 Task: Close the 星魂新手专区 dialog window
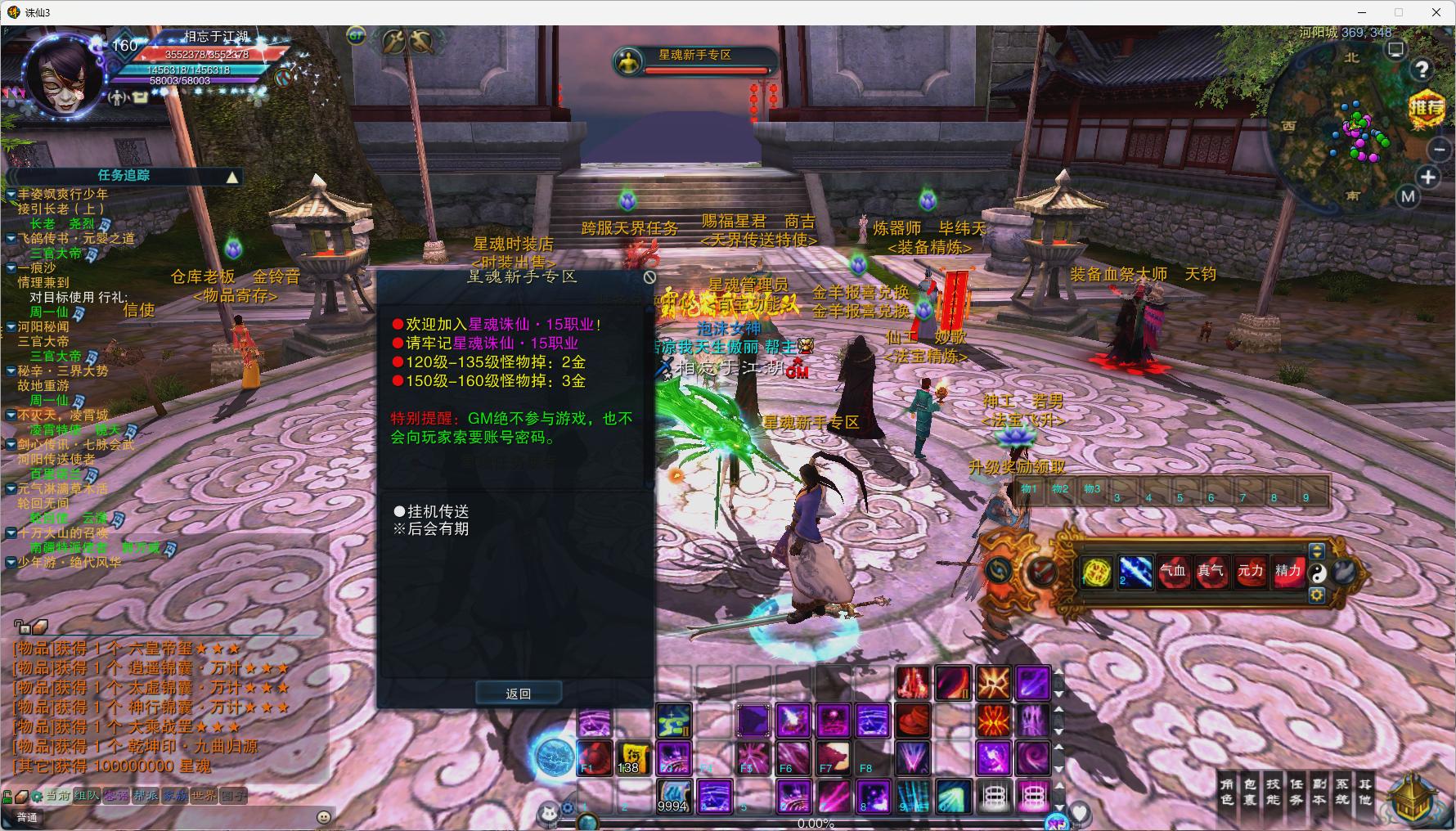(649, 277)
